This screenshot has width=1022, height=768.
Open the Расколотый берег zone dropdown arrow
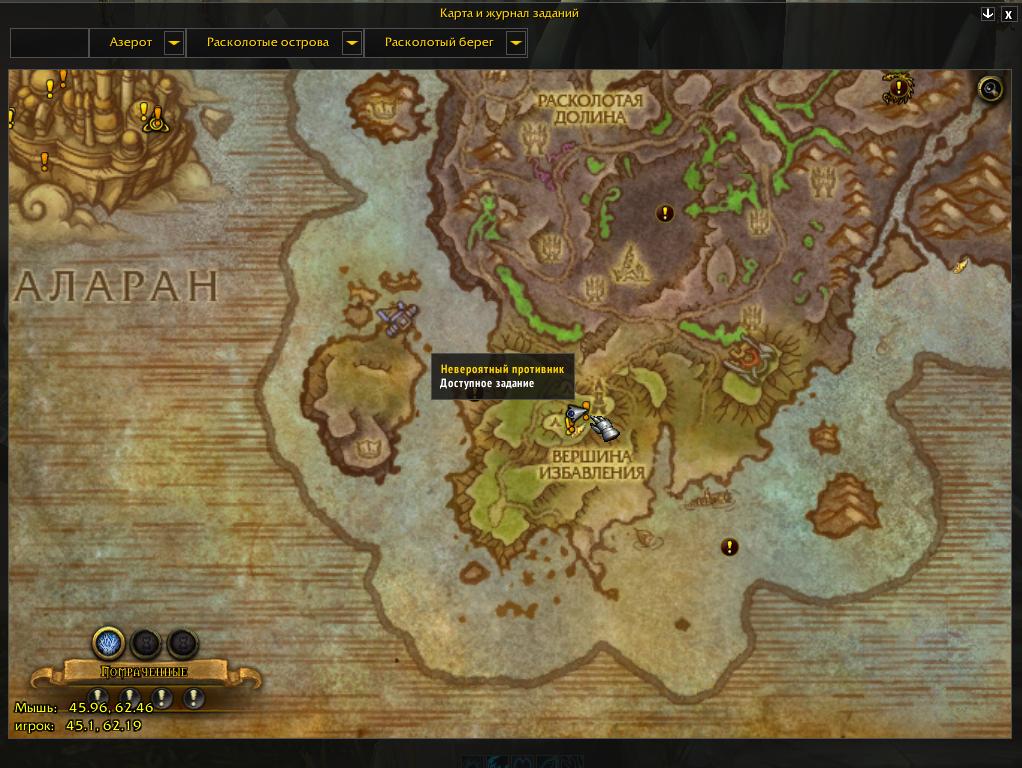point(516,43)
